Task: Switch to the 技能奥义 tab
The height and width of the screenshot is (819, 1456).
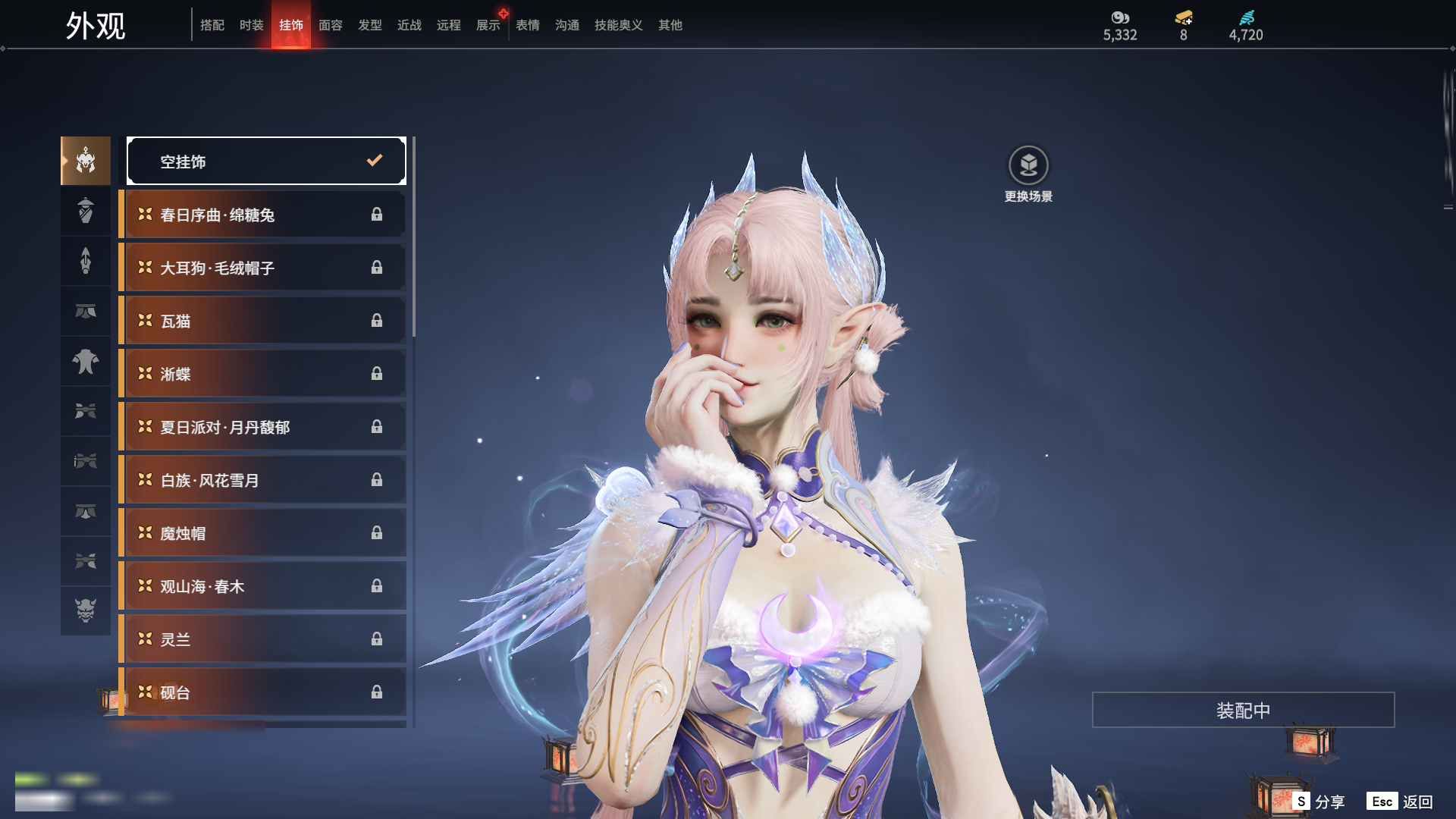Action: (x=618, y=25)
